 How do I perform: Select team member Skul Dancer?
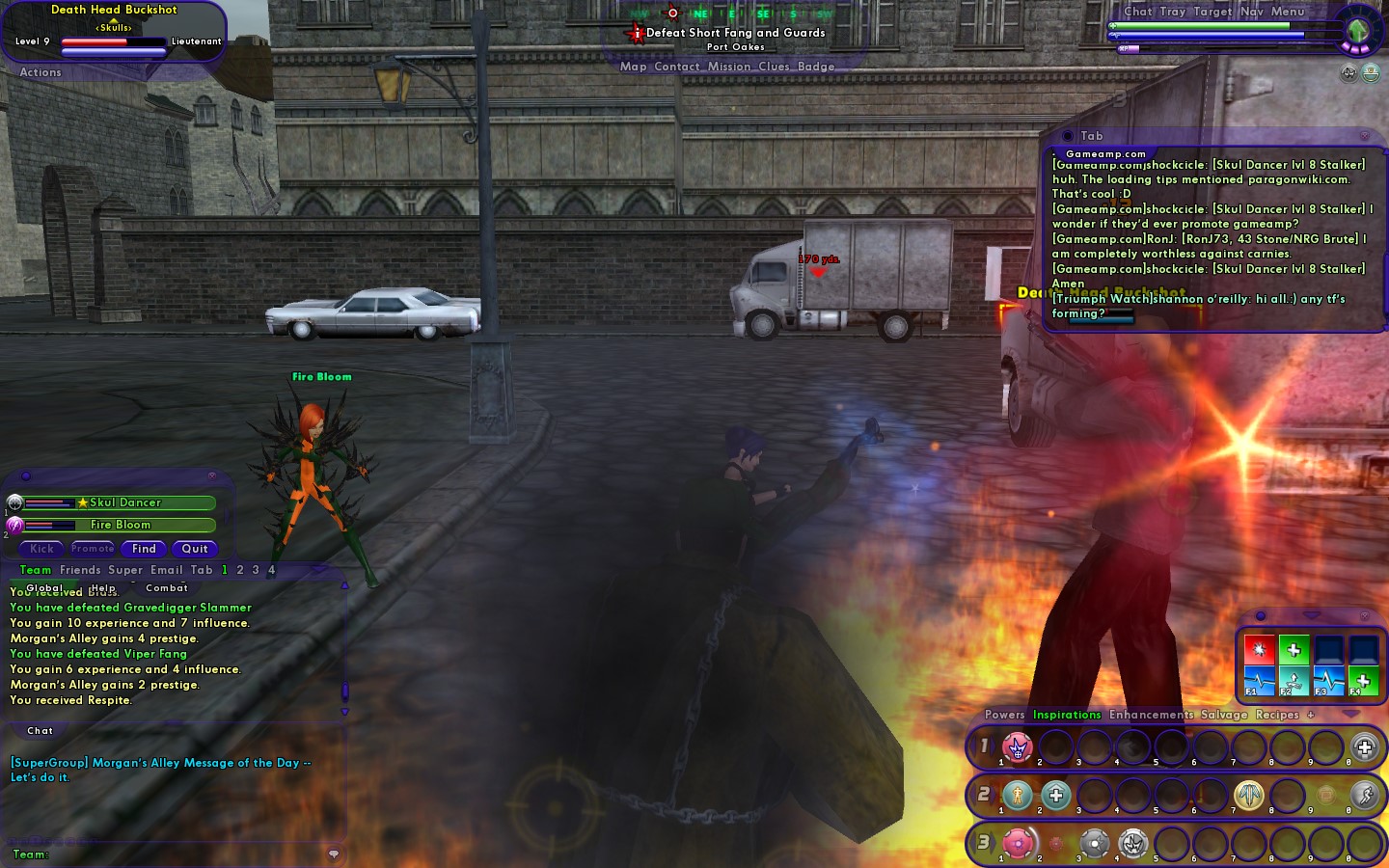(125, 502)
